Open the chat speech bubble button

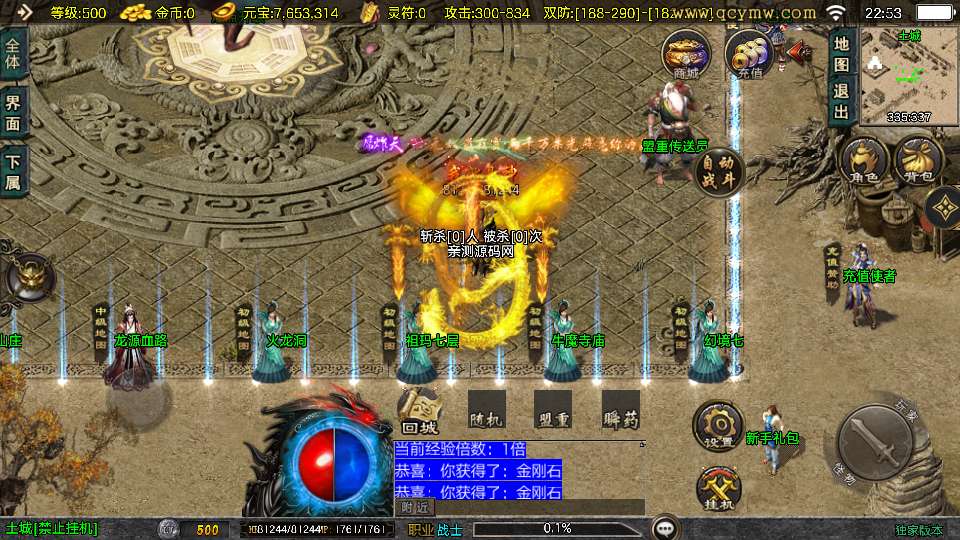[664, 528]
